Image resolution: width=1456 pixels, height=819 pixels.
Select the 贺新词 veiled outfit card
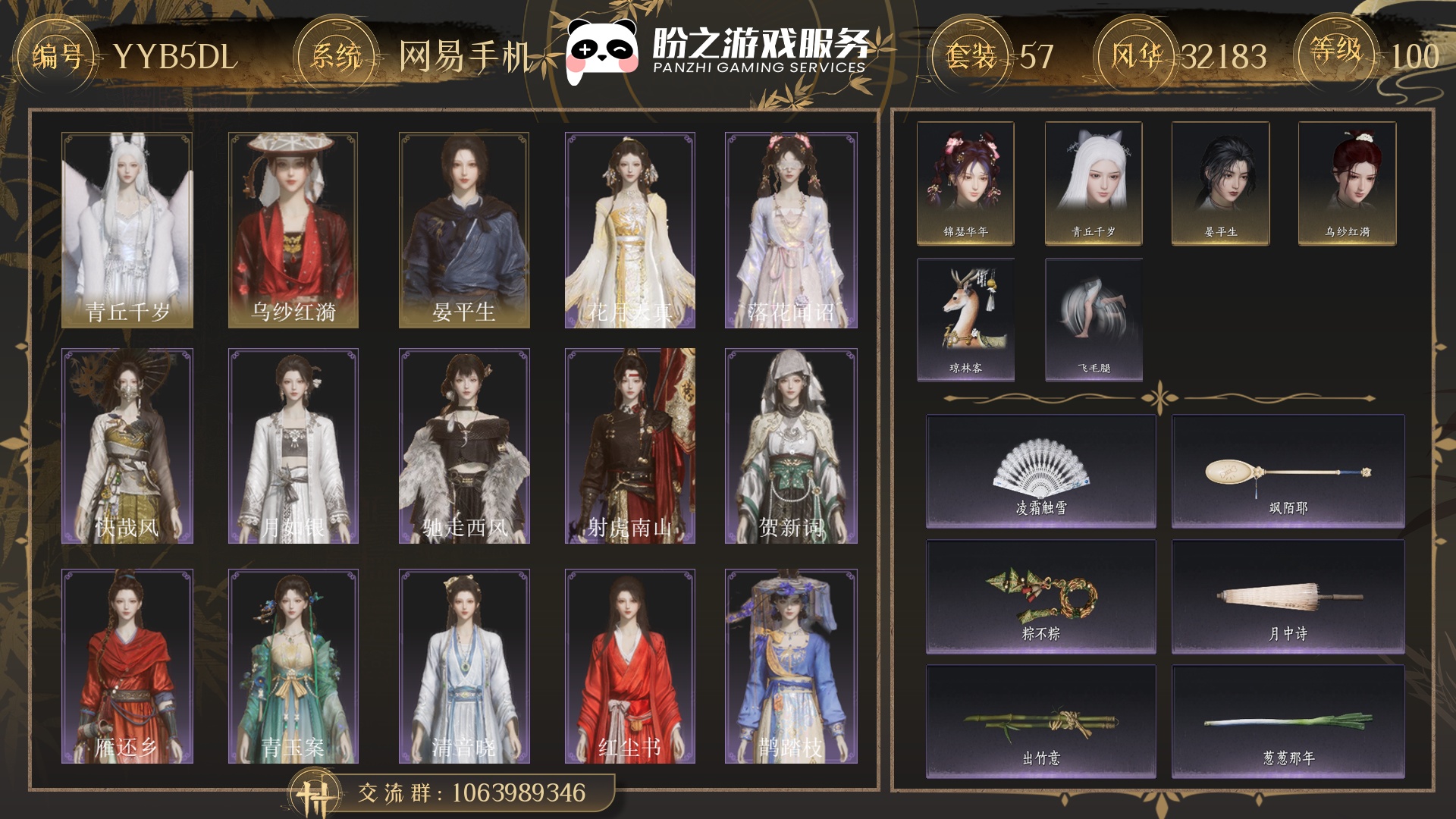(x=791, y=446)
